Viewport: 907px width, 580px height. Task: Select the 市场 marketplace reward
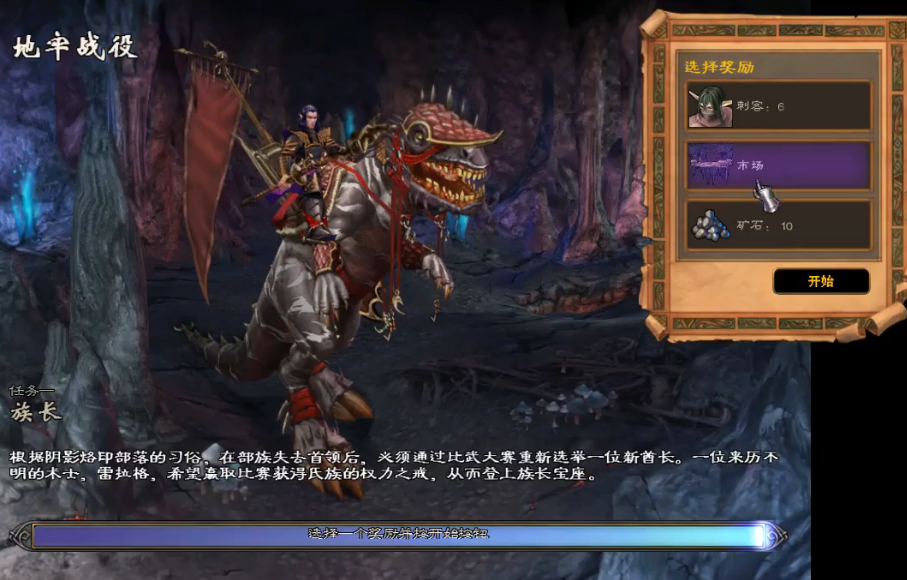point(777,165)
